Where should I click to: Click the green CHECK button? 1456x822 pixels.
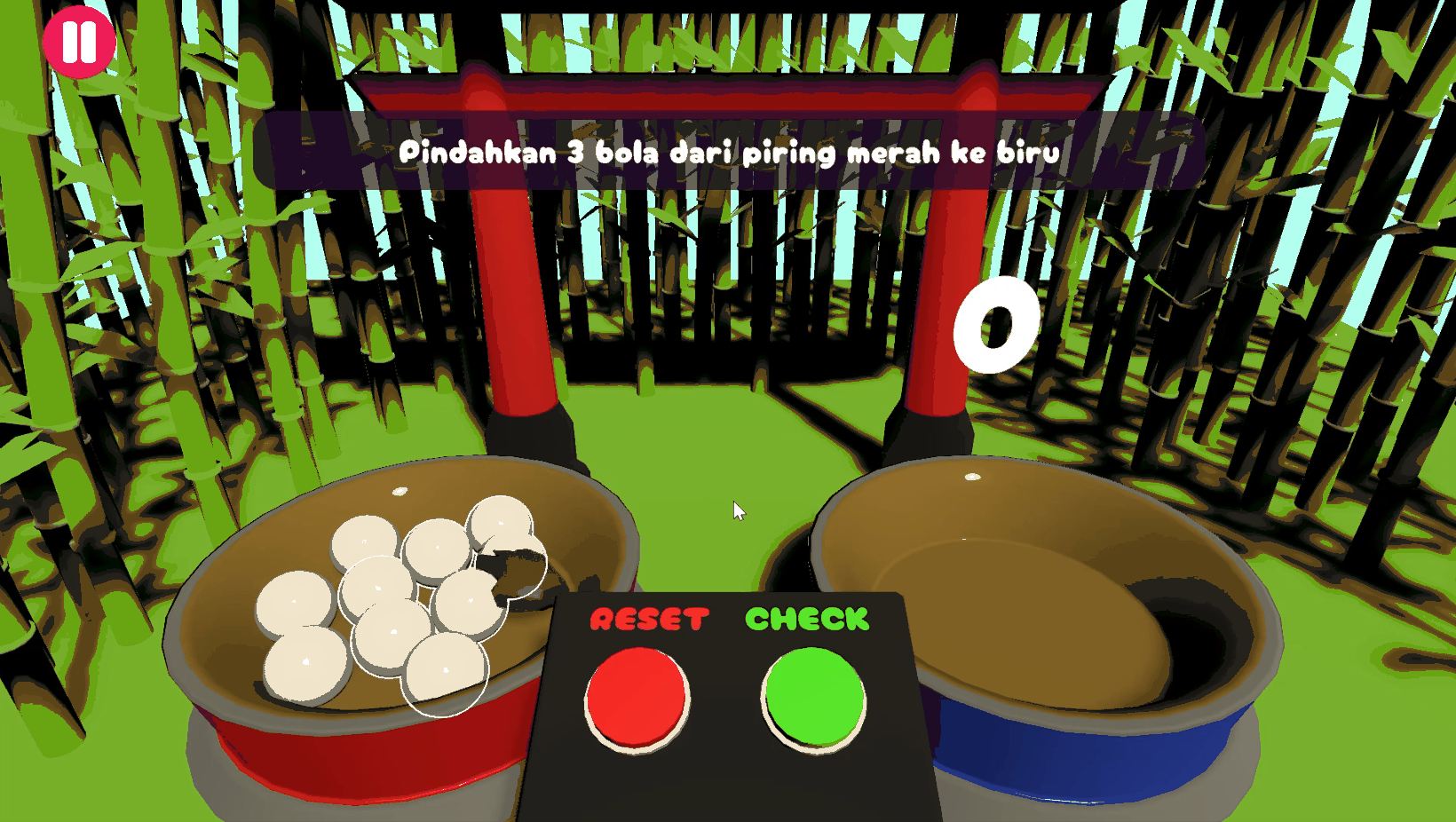[814, 698]
